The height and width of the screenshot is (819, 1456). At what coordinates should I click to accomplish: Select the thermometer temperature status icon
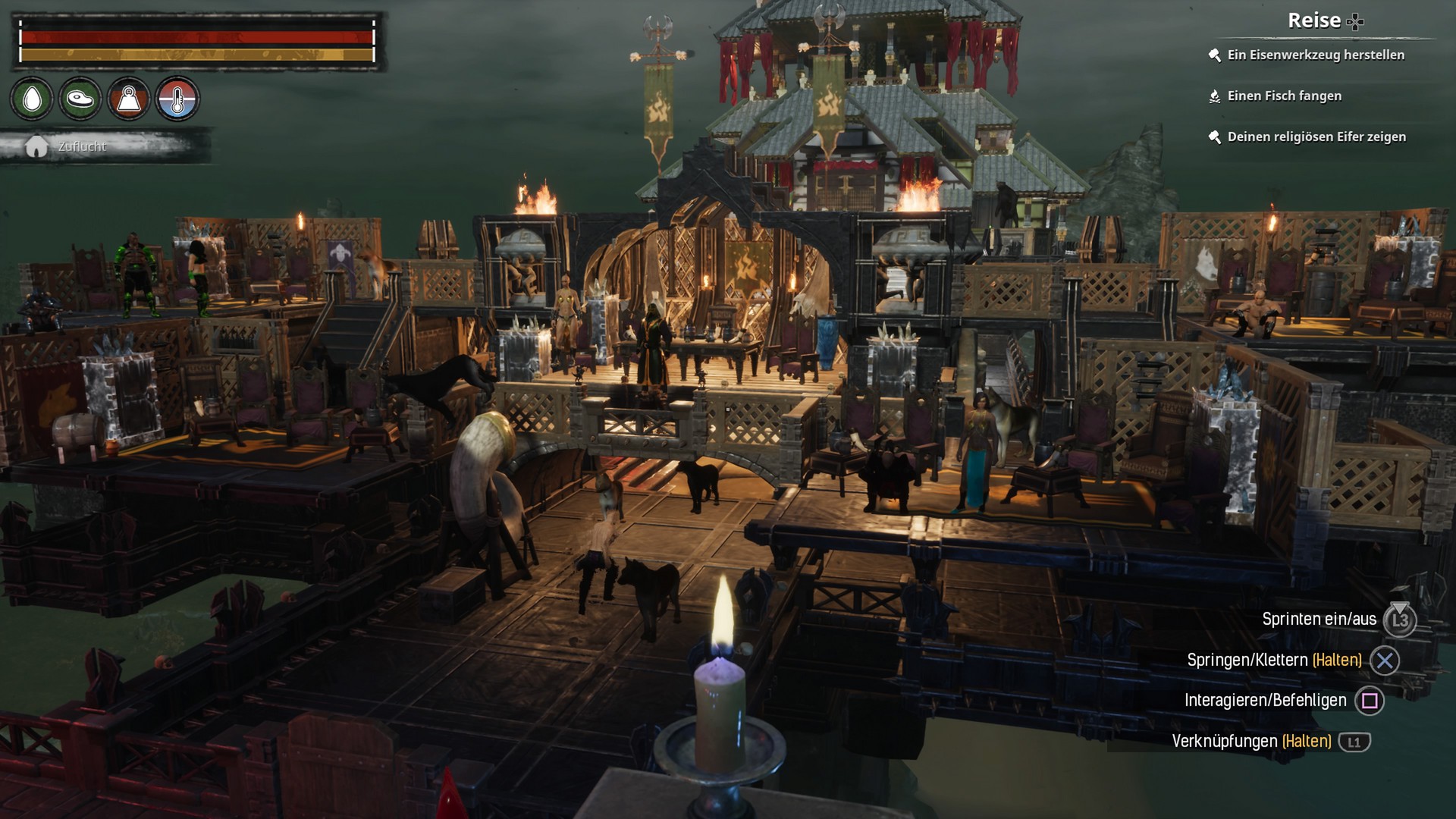pyautogui.click(x=177, y=99)
